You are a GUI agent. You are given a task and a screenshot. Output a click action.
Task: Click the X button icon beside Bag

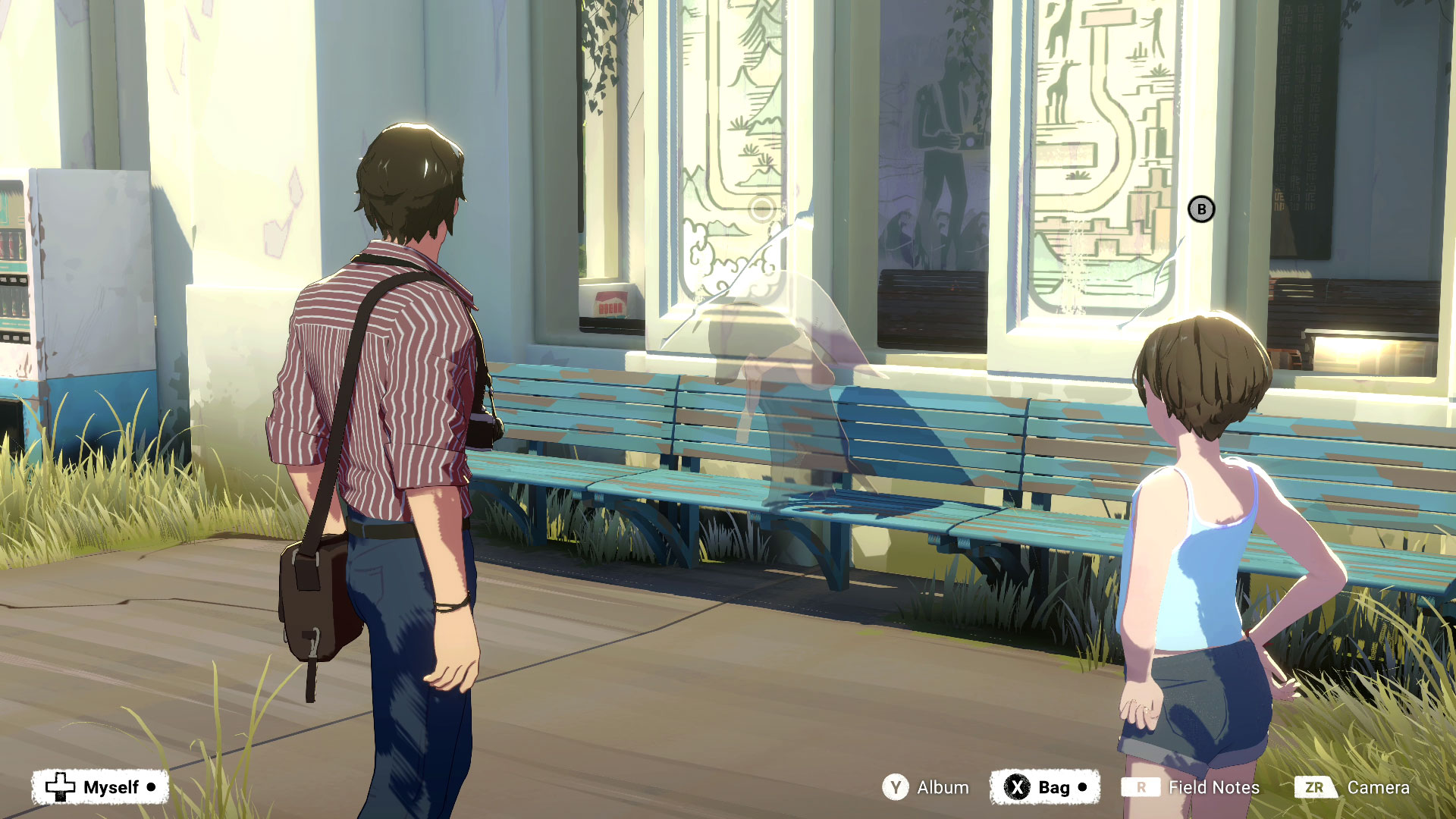click(1016, 788)
